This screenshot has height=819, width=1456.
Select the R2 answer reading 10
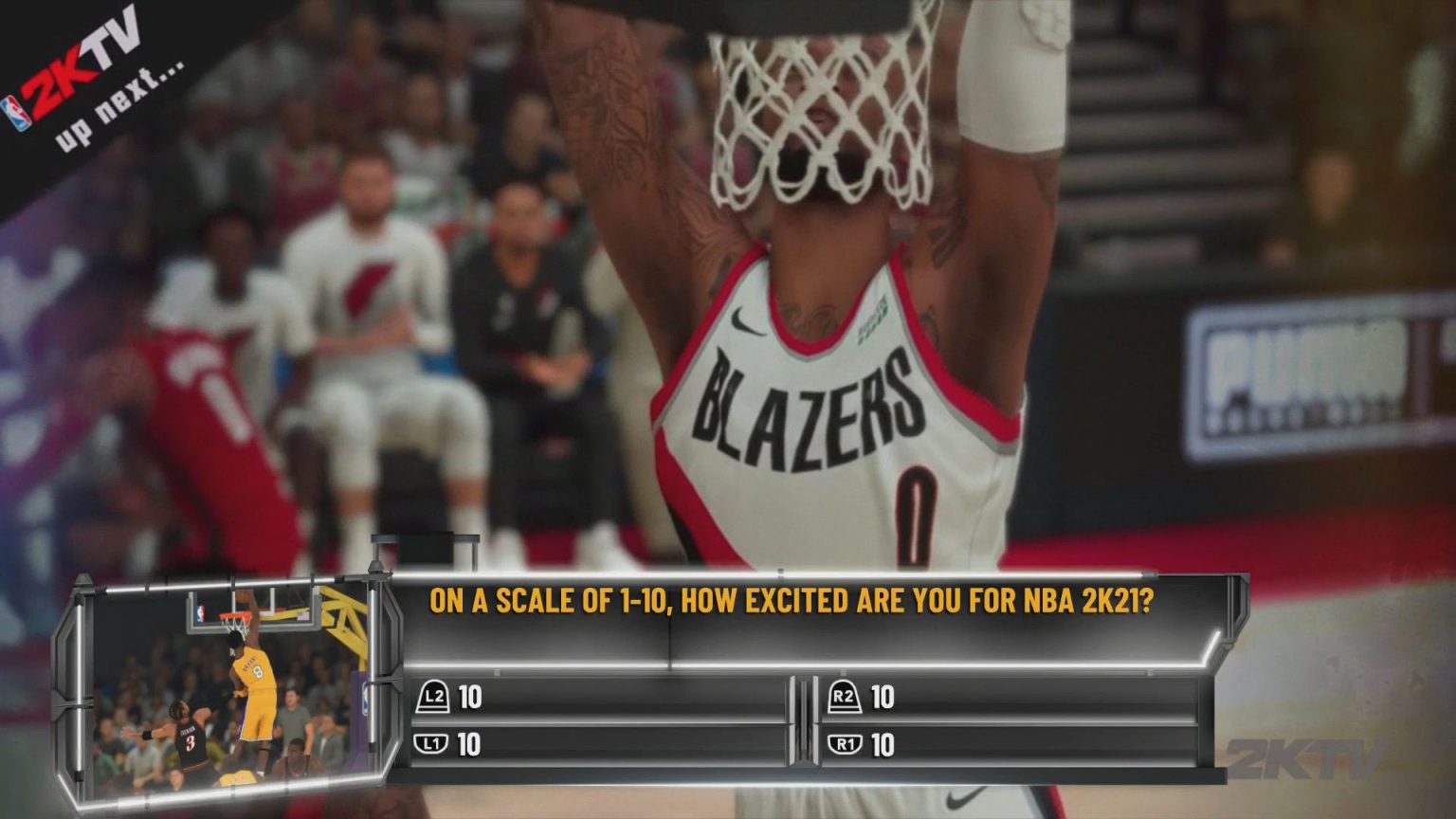(x=883, y=695)
